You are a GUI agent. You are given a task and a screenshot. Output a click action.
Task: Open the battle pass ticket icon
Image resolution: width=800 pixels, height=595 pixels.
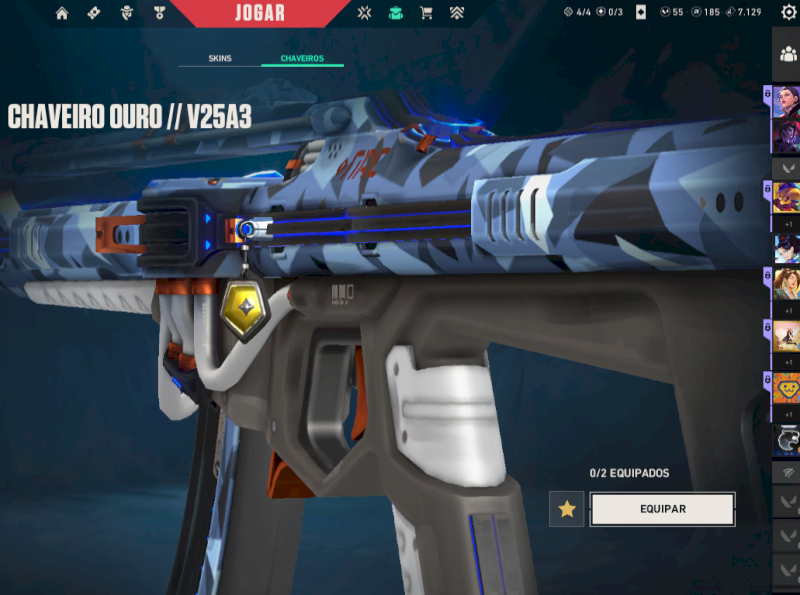point(94,13)
